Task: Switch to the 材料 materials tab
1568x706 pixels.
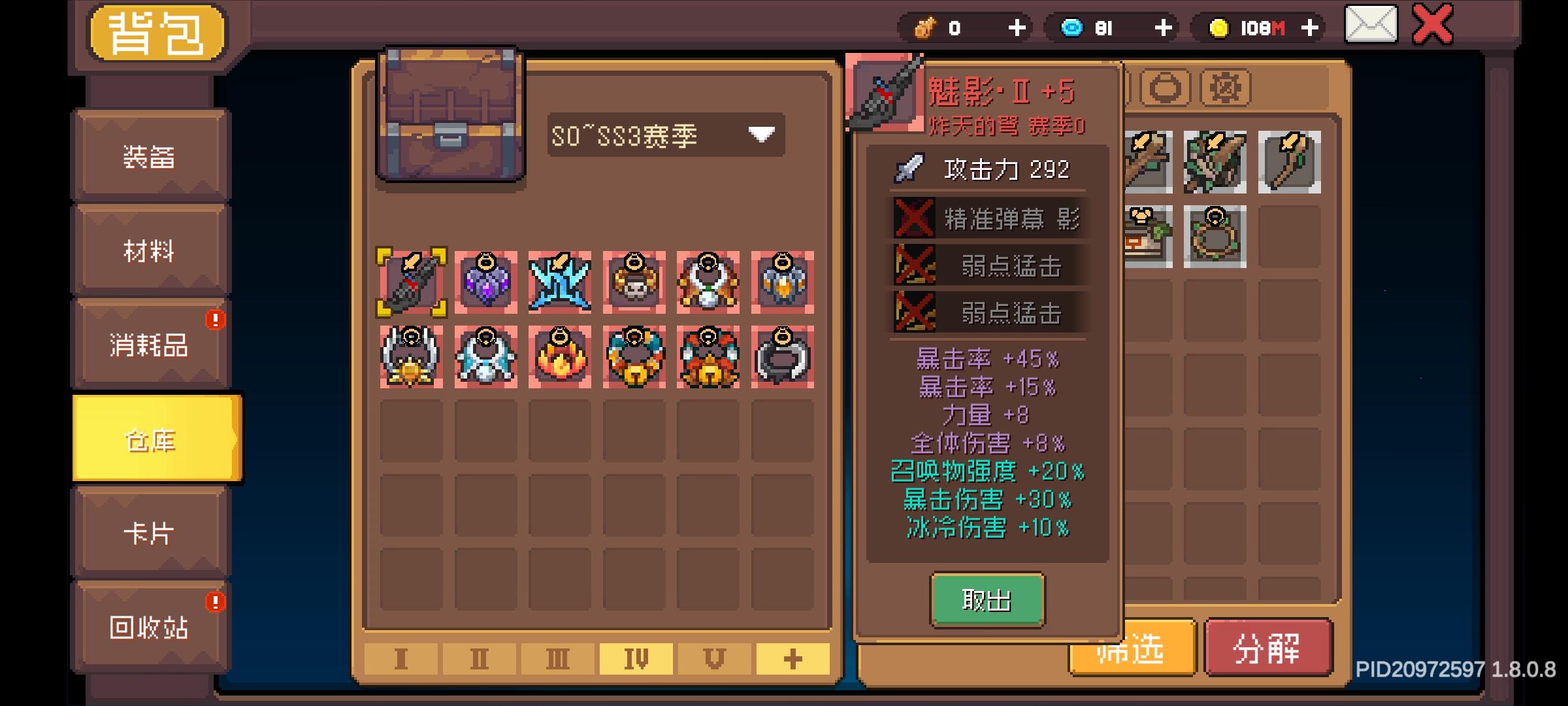Action: pyautogui.click(x=150, y=252)
